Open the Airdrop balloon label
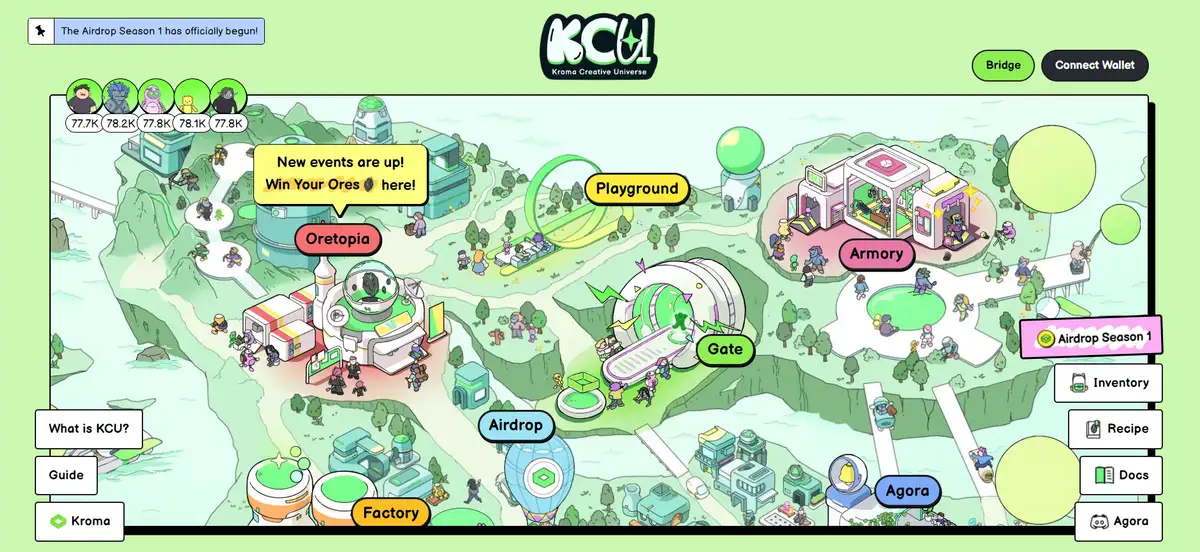Image resolution: width=1200 pixels, height=552 pixels. [516, 426]
